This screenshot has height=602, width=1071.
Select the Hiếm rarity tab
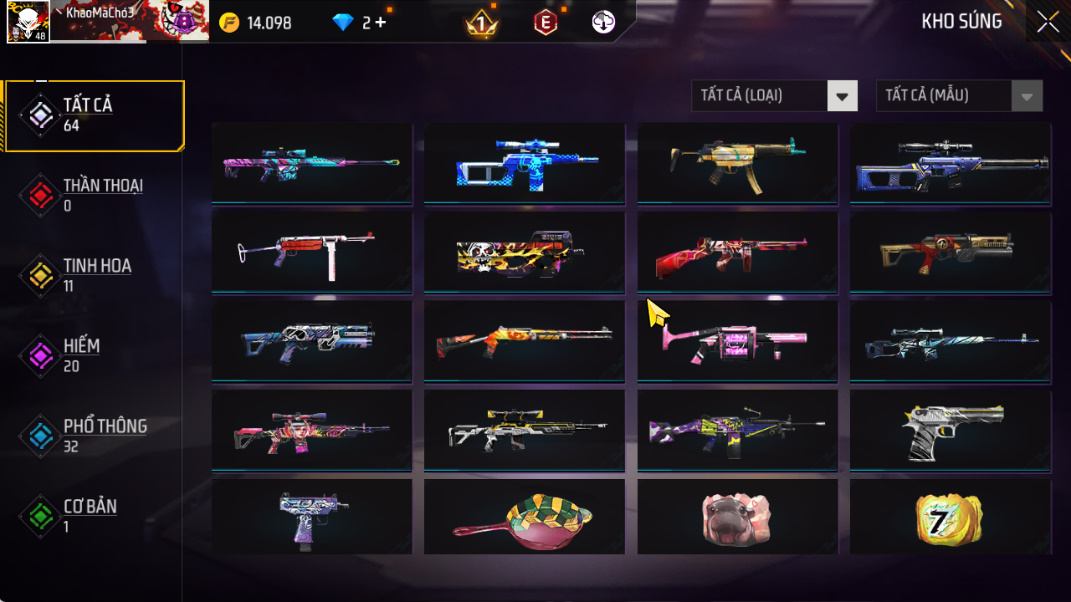tap(95, 355)
